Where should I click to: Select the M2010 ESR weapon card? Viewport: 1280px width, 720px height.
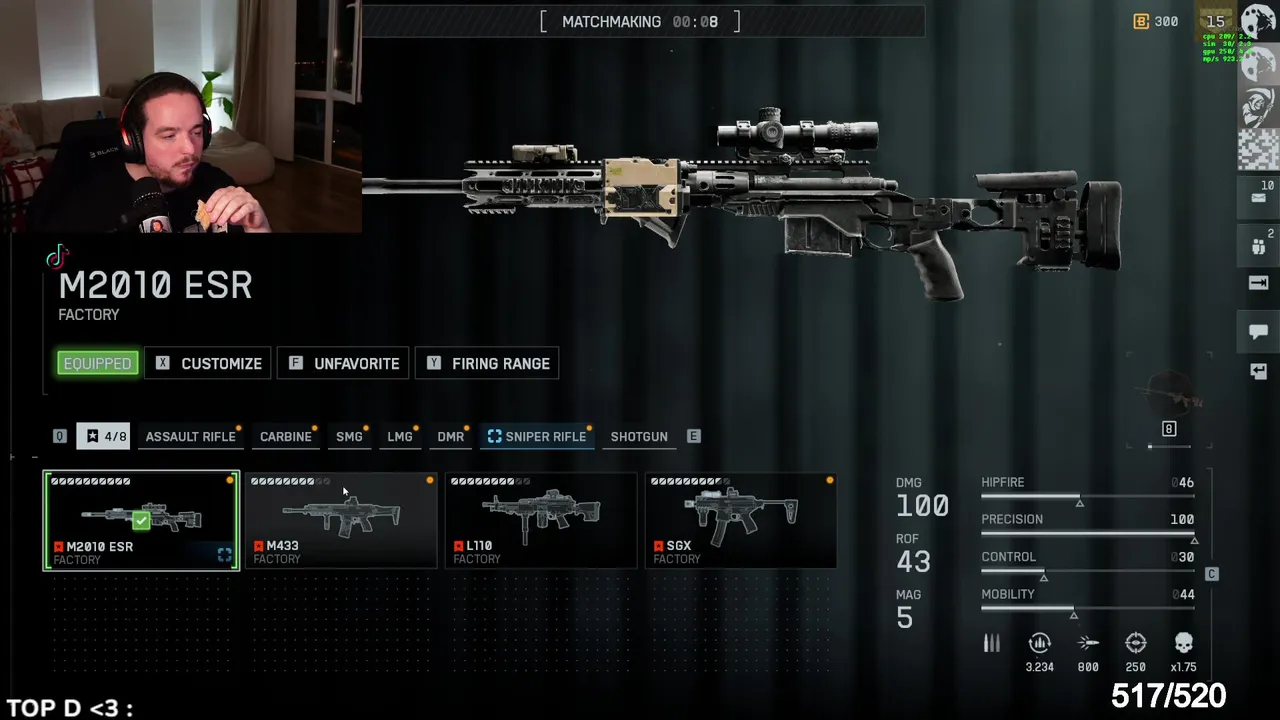(141, 520)
